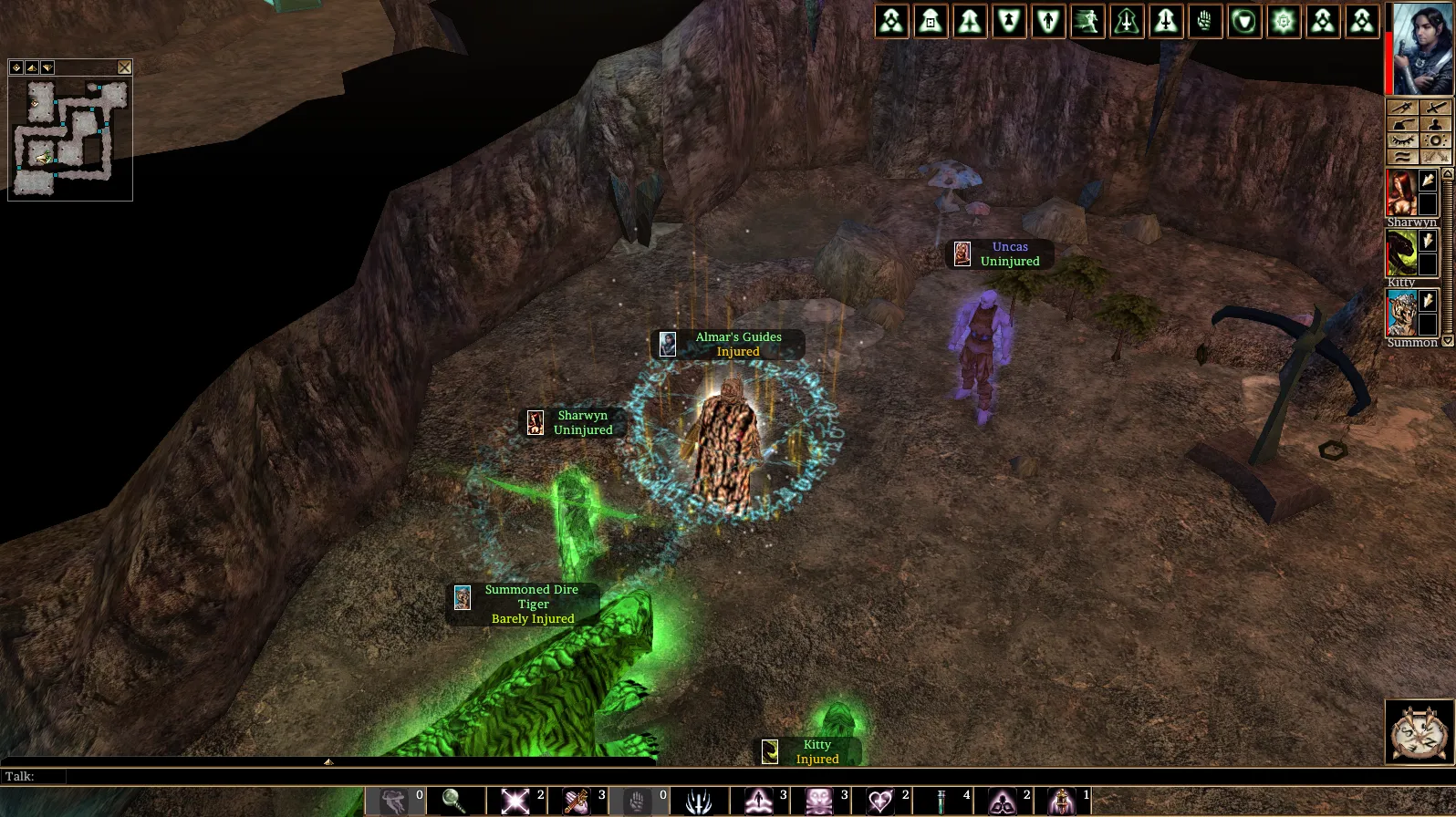Viewport: 1456px width, 817px height.
Task: Use the sword-in-hand quickbar slot
Action: [x=576, y=801]
